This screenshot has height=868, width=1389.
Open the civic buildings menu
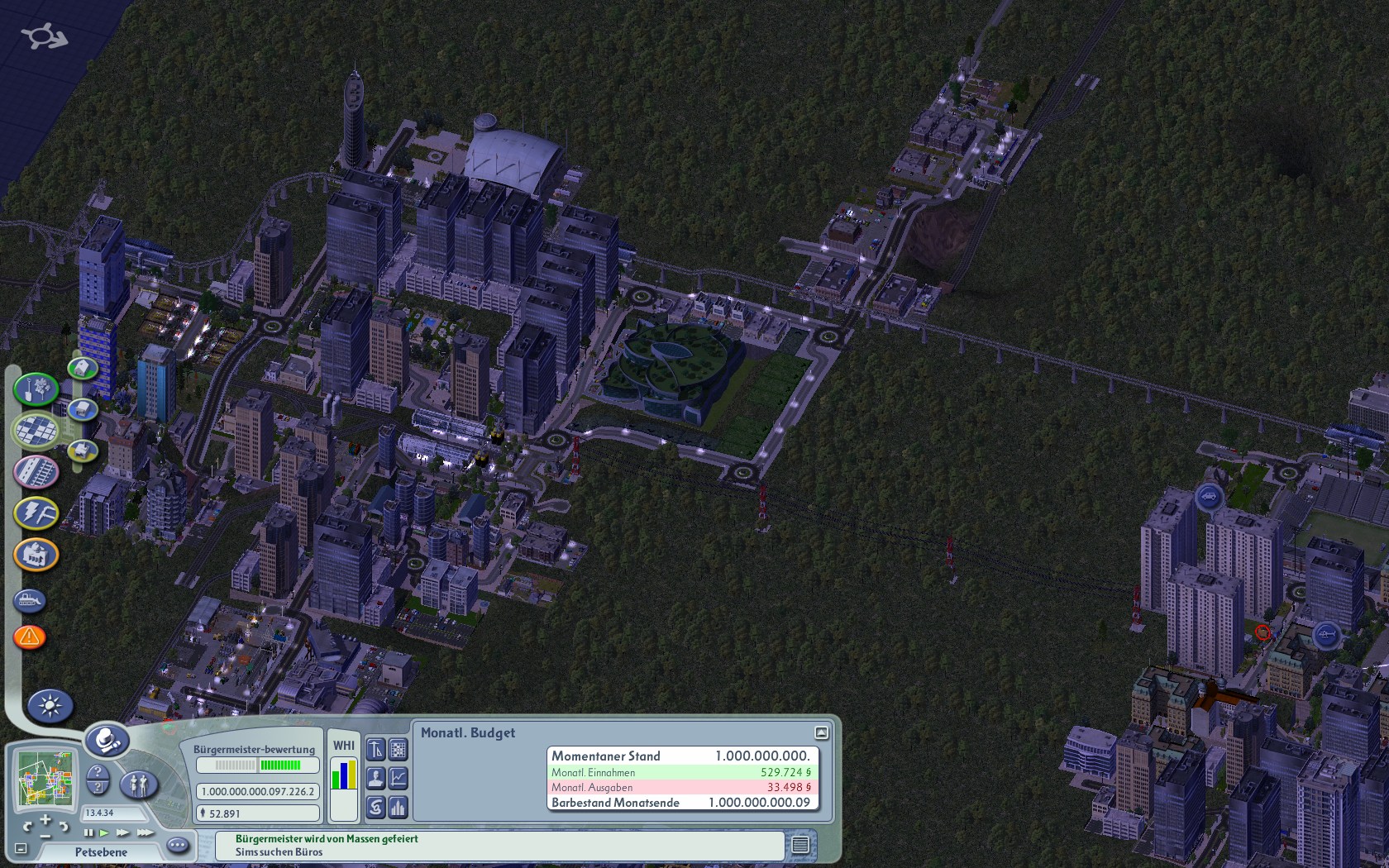click(36, 554)
